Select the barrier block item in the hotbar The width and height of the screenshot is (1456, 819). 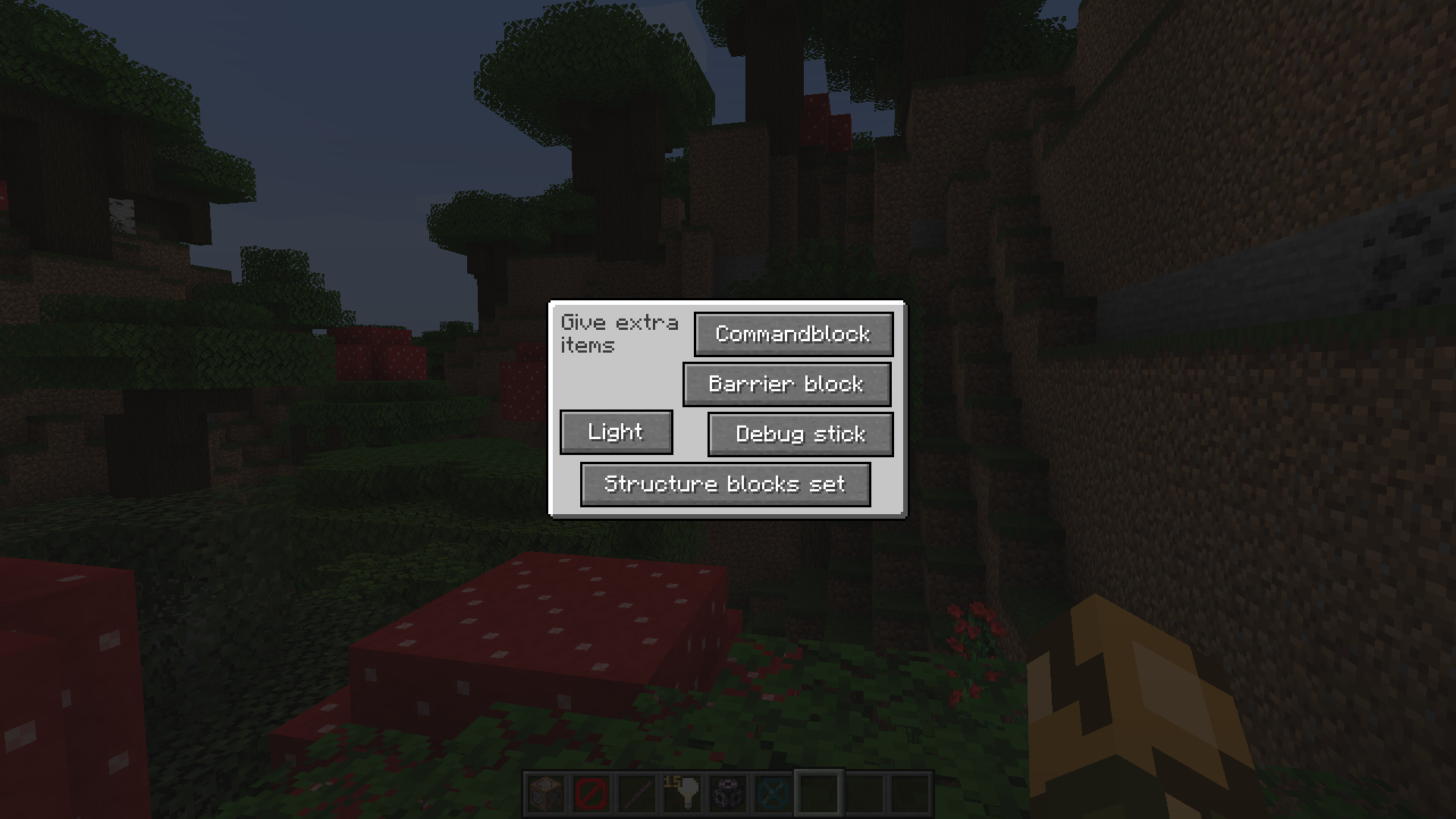coord(591,794)
